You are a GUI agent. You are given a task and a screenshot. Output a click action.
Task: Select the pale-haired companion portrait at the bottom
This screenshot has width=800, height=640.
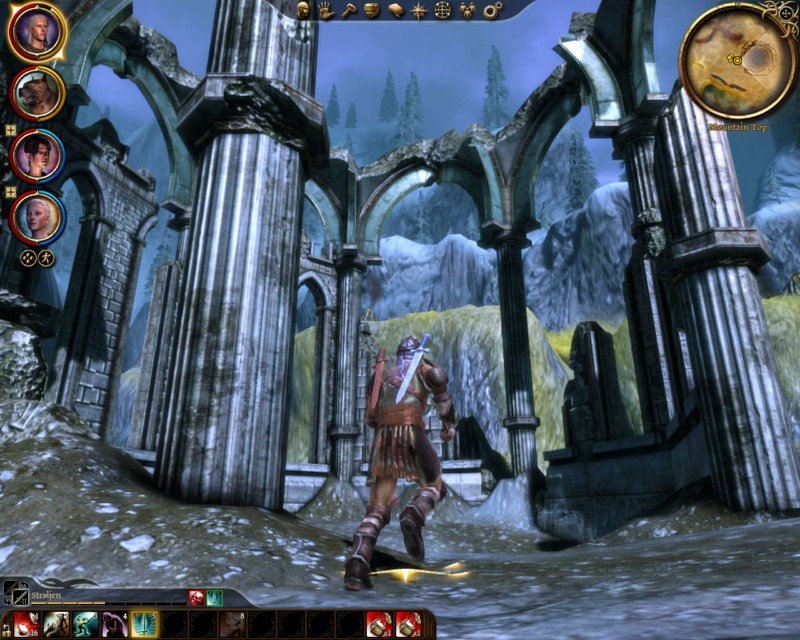pyautogui.click(x=36, y=214)
